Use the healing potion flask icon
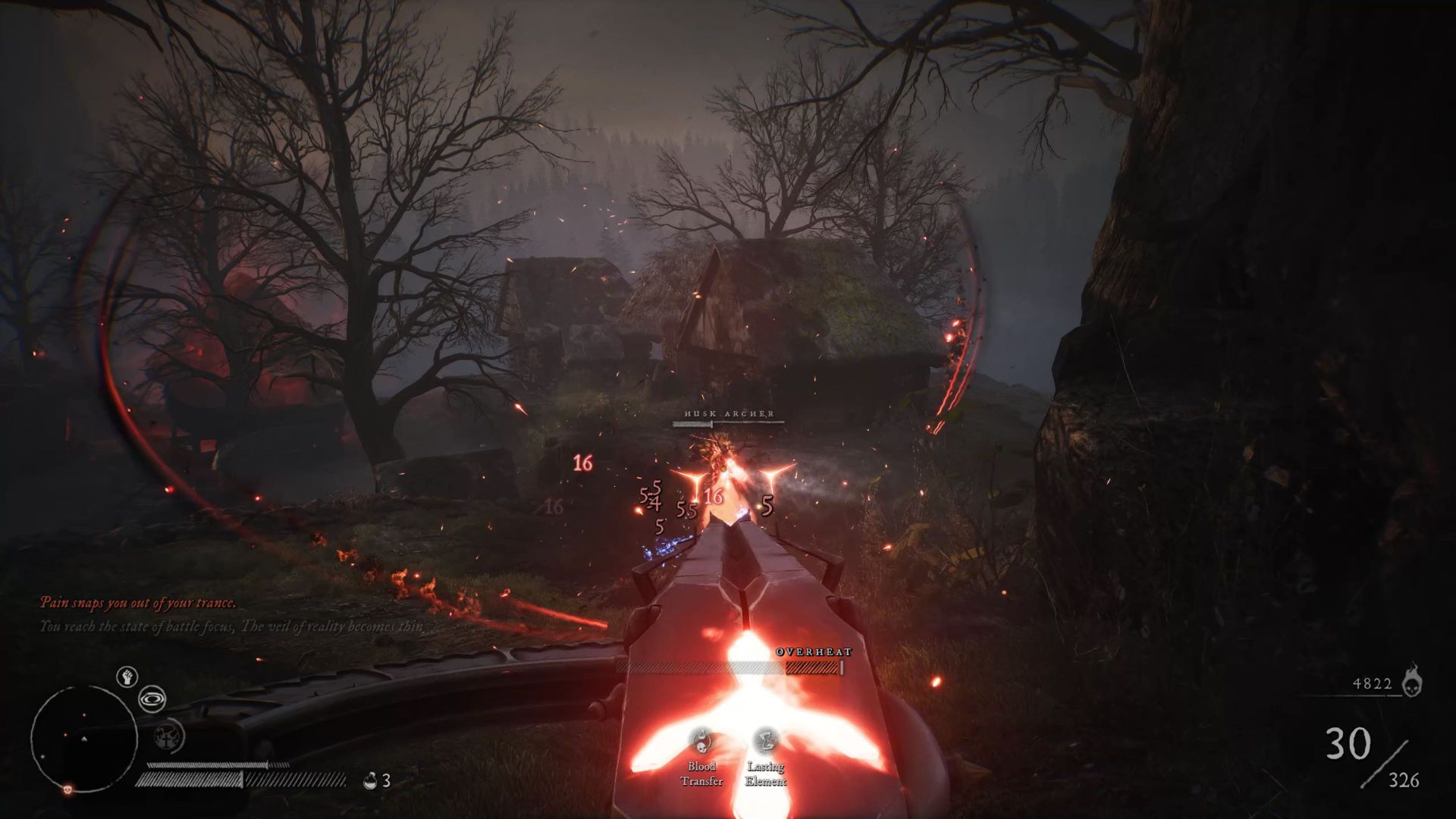Image resolution: width=1456 pixels, height=819 pixels. [x=371, y=780]
